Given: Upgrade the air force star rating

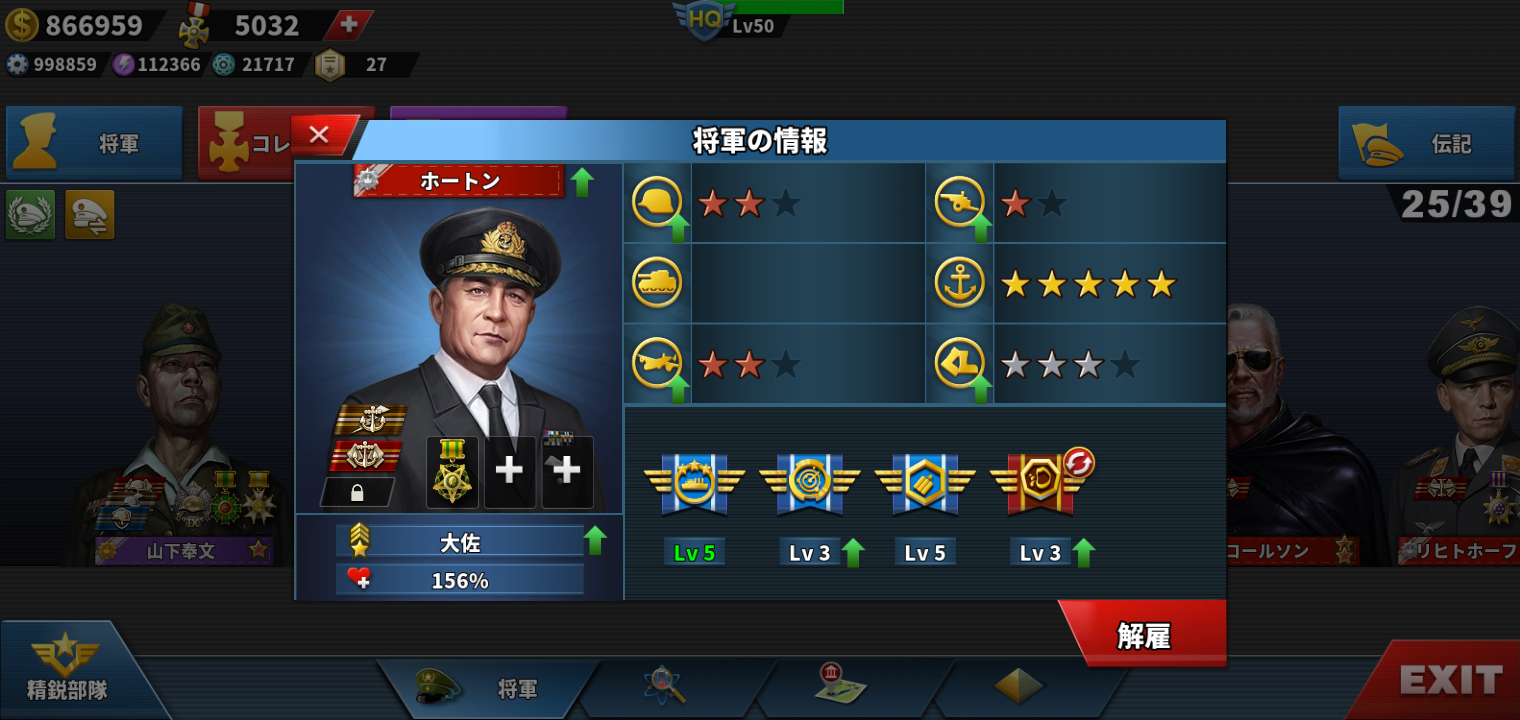Looking at the screenshot, I should coord(679,389).
